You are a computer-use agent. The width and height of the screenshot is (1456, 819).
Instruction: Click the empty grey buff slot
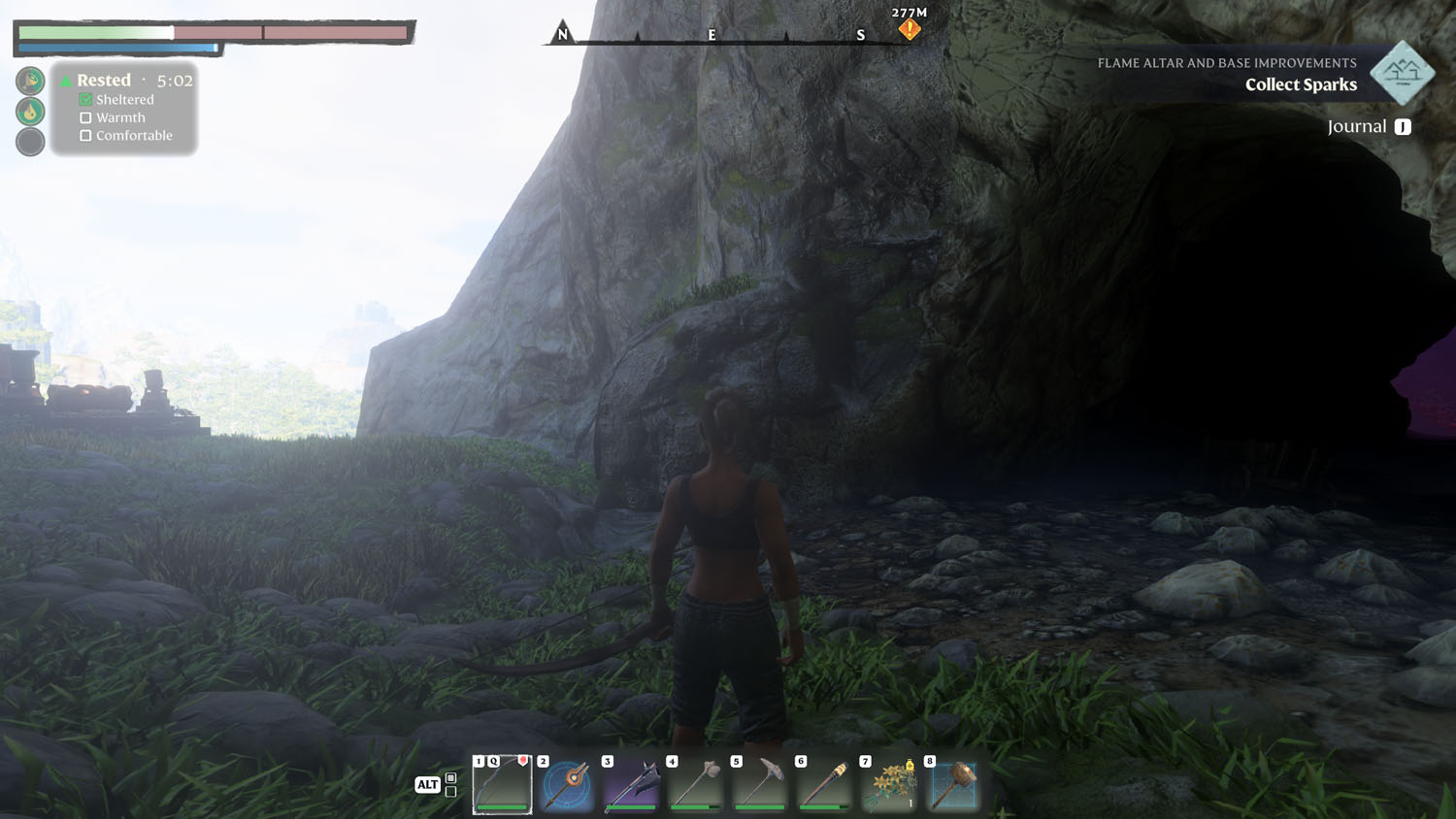click(30, 142)
